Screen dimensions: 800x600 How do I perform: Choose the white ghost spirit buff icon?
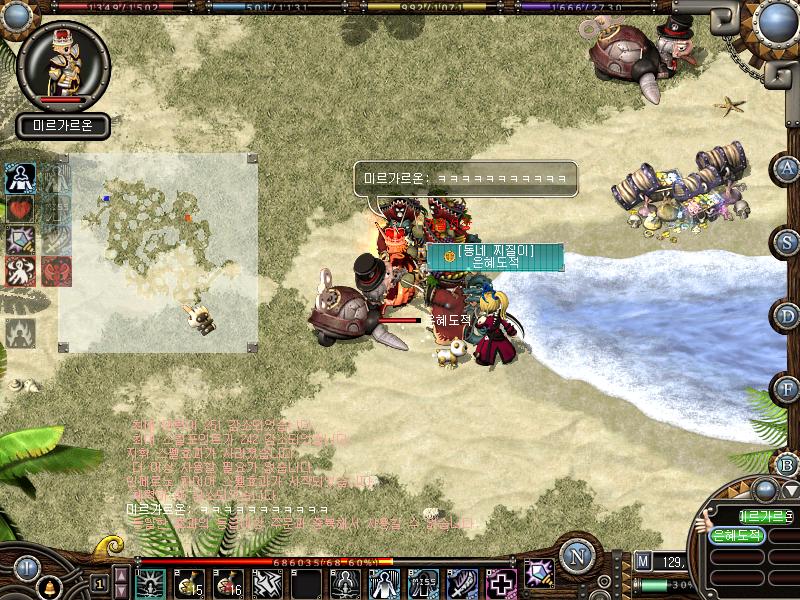20,271
